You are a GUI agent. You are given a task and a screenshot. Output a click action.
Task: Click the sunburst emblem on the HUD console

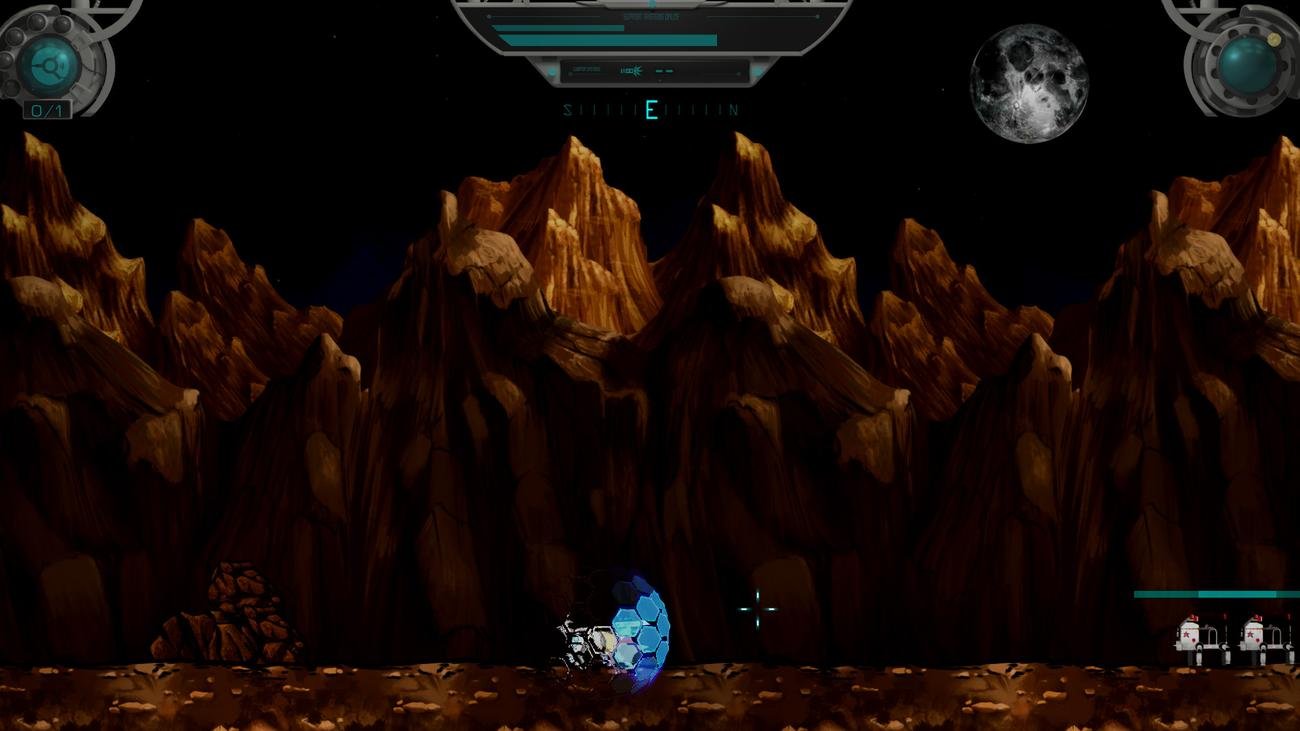click(x=636, y=70)
